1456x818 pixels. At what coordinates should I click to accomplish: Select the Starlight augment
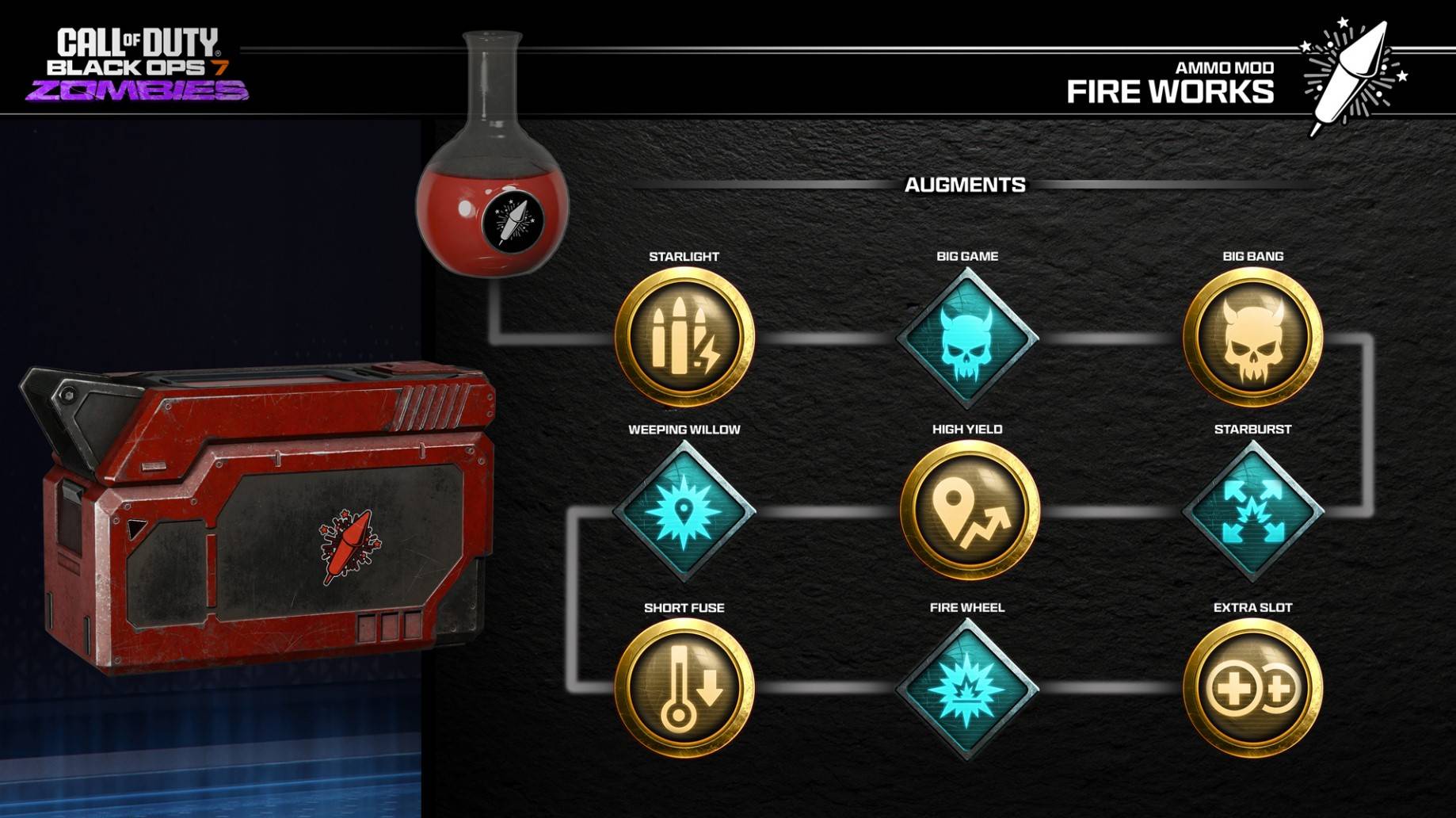point(684,338)
